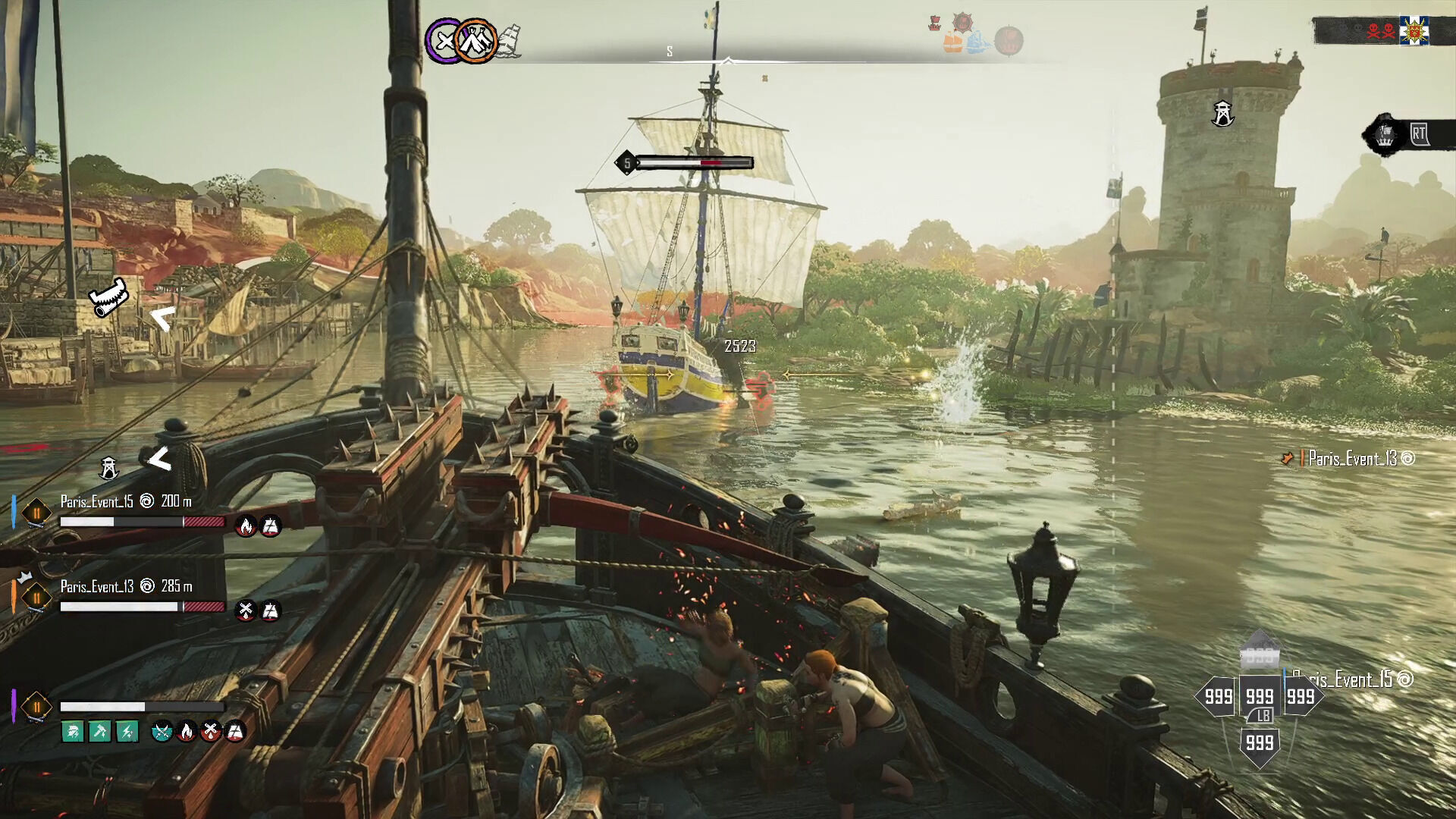Select the Paris_Event_13 party member entry
This screenshot has height=819, width=1456.
coord(97,586)
